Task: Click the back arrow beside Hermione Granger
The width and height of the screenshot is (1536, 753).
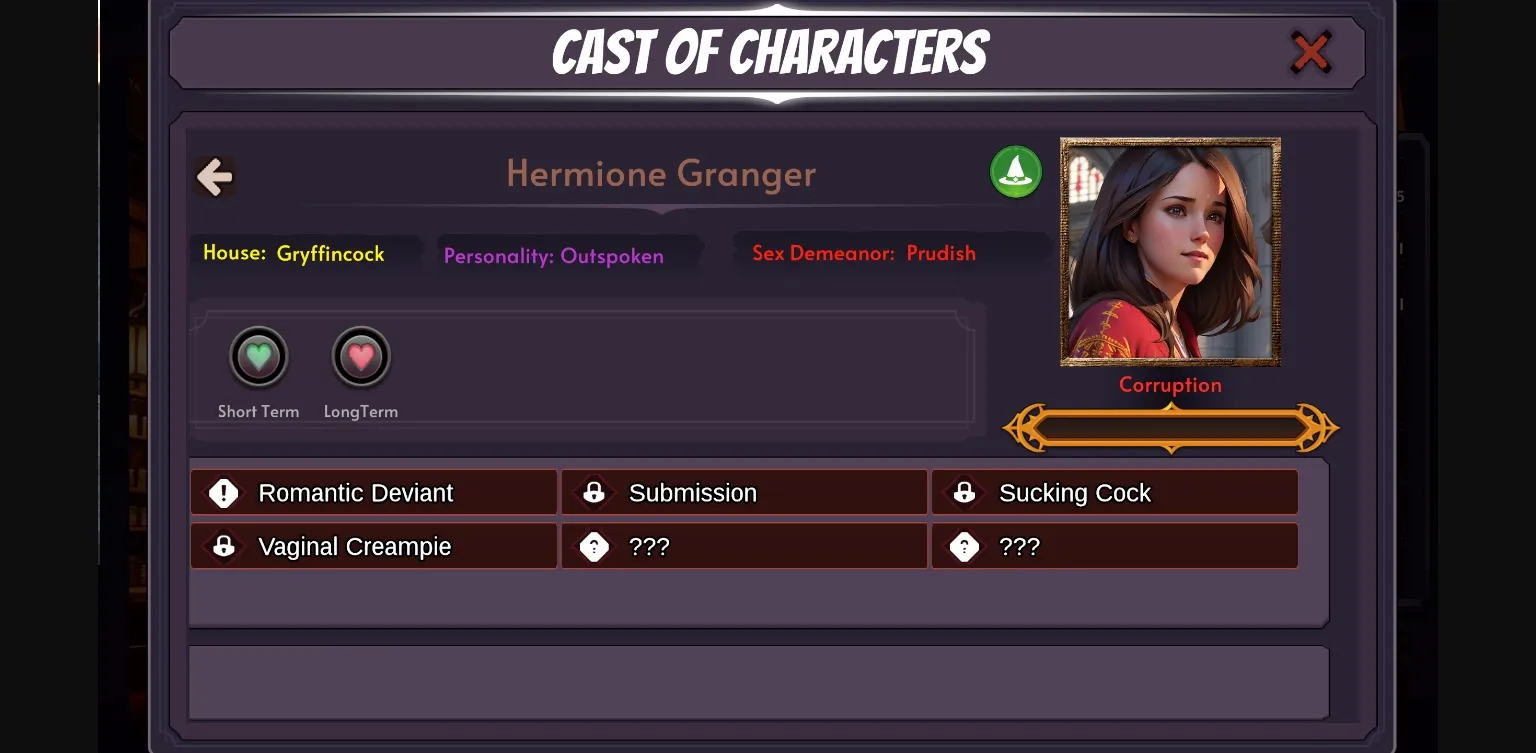Action: coord(214,175)
